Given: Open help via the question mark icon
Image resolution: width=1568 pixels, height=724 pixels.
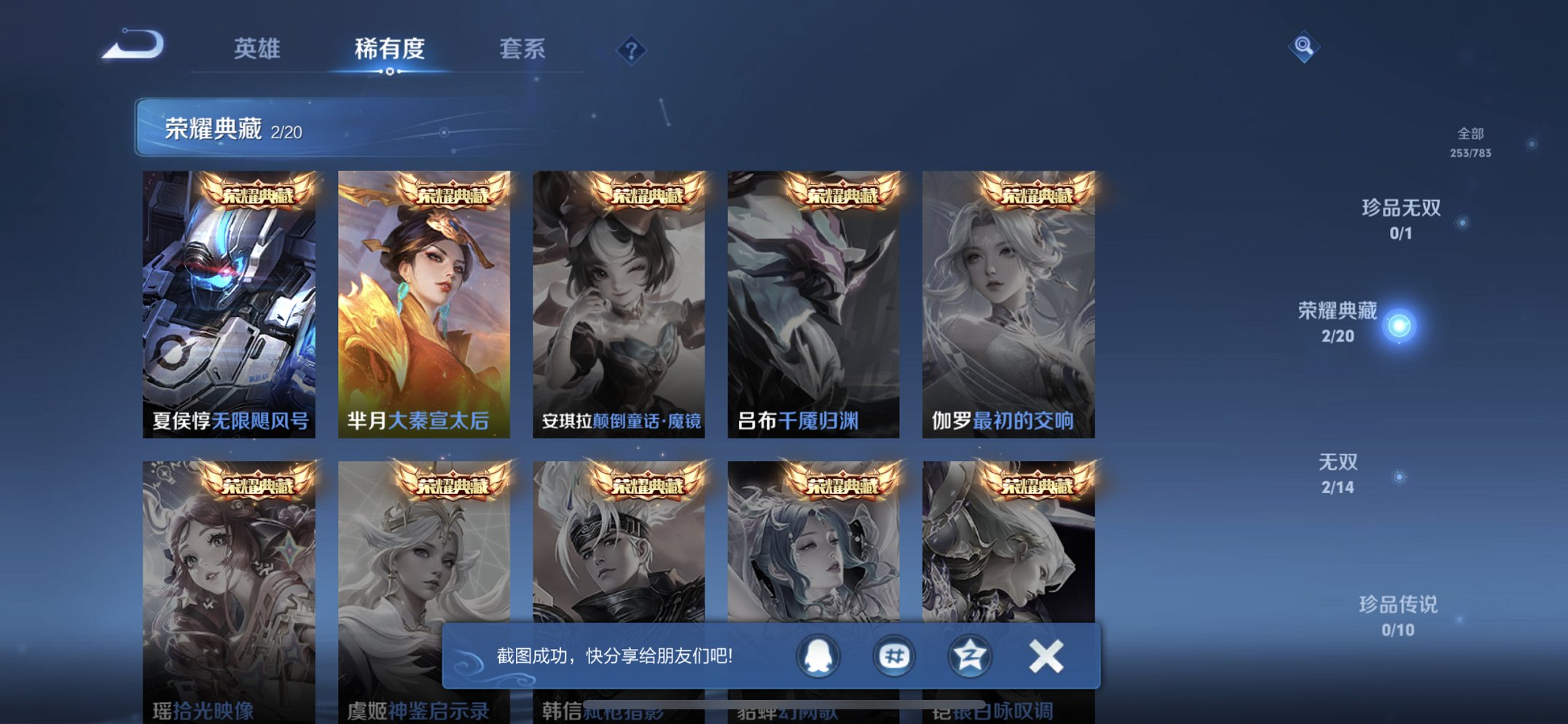Looking at the screenshot, I should pos(631,49).
